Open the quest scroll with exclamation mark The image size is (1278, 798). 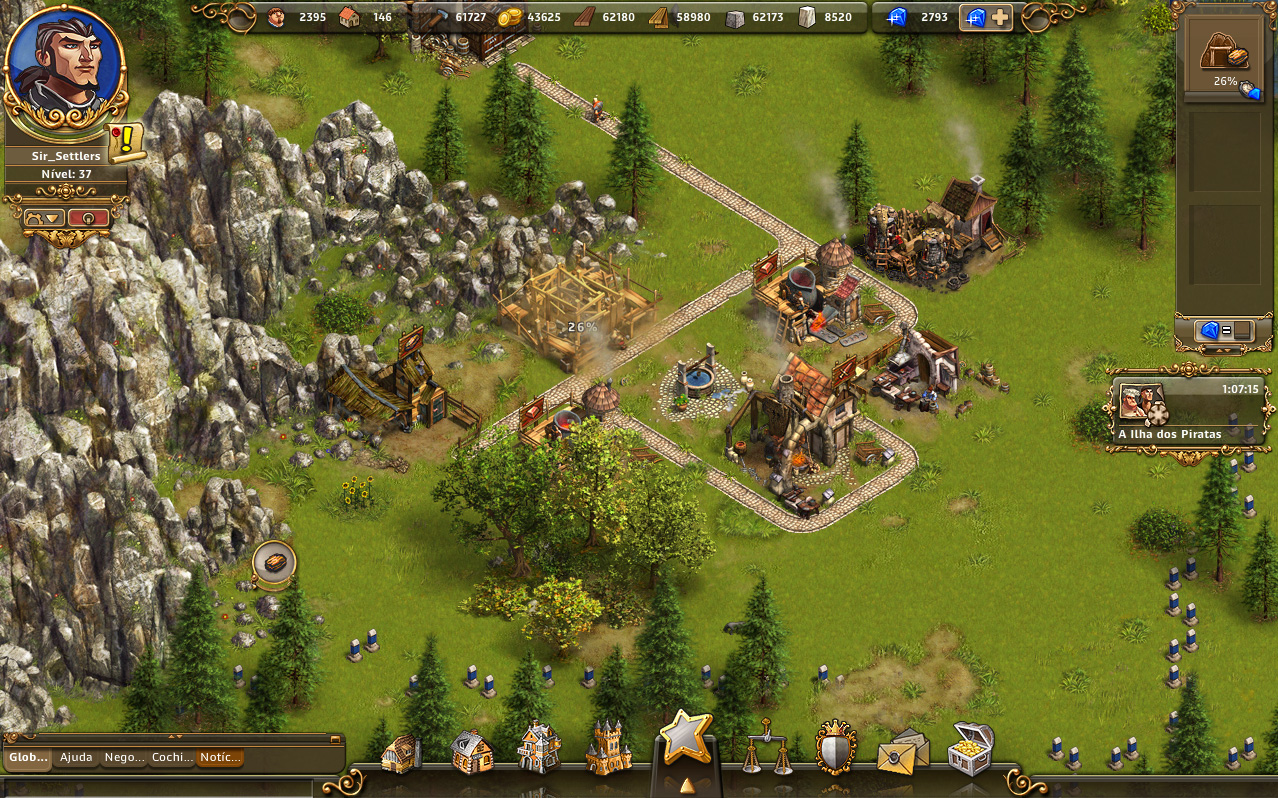click(127, 142)
